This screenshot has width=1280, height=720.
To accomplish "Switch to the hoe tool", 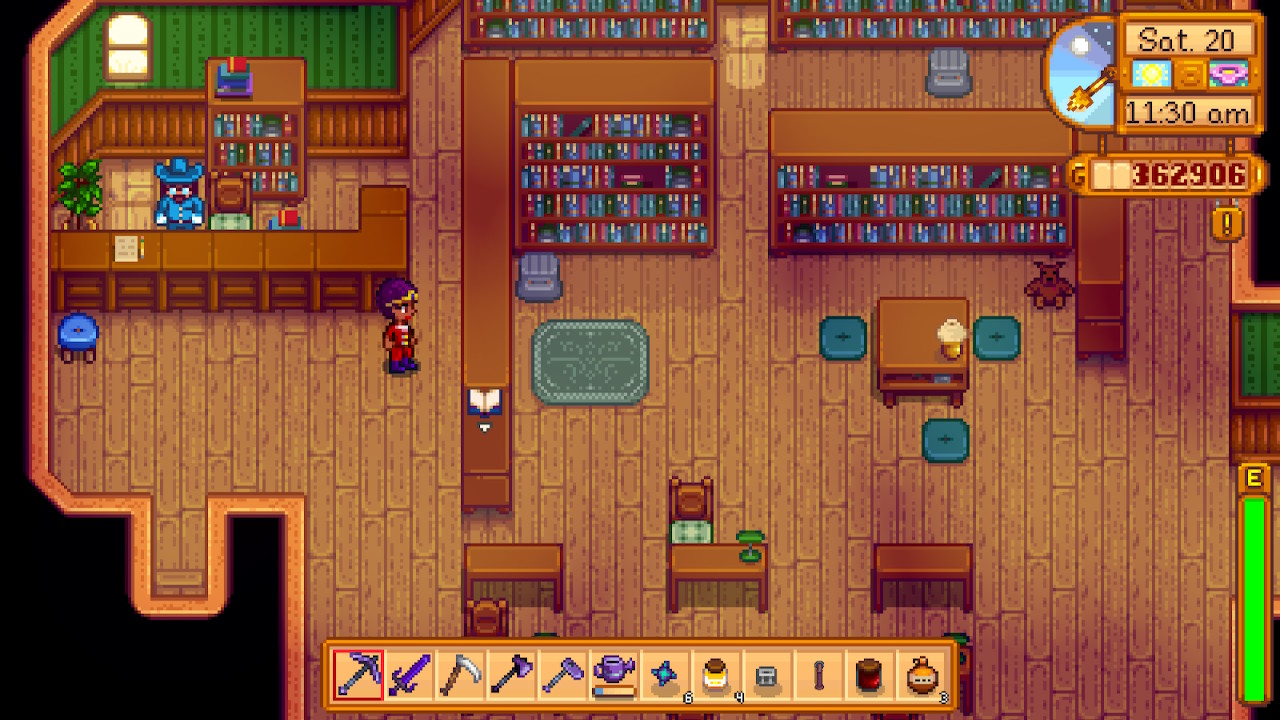I will pos(562,676).
